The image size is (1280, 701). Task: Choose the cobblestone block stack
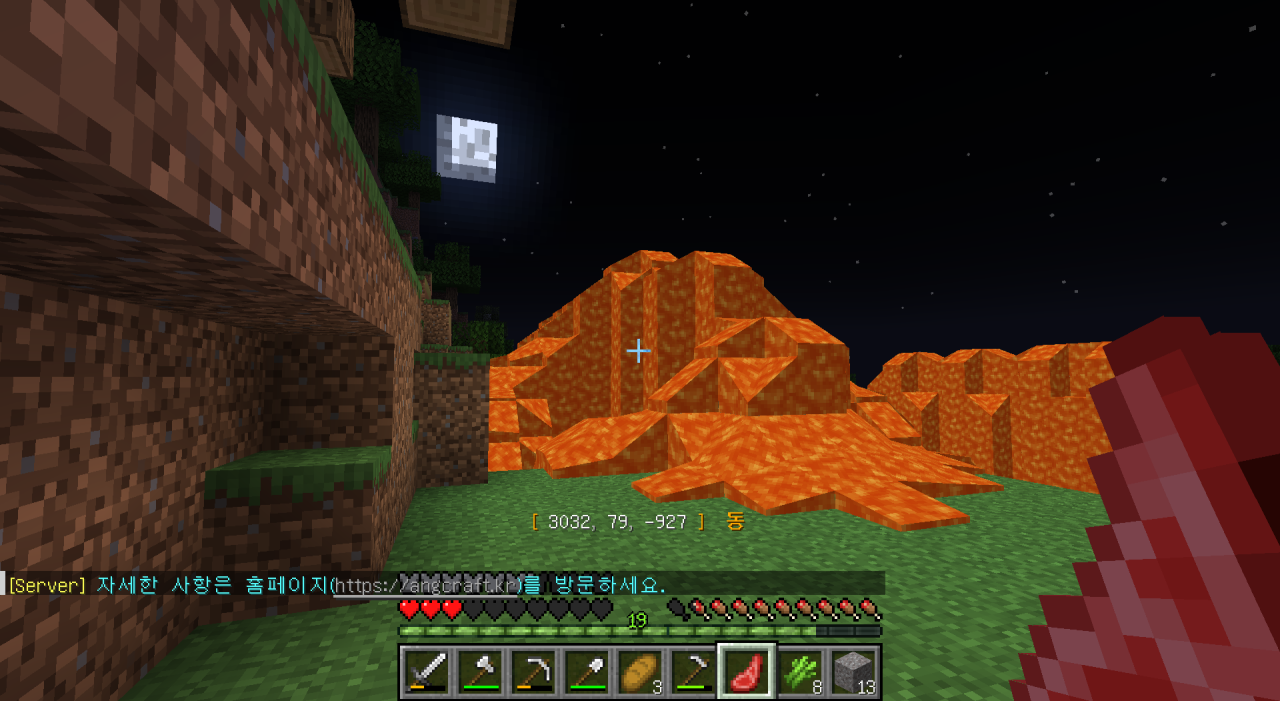click(x=853, y=672)
